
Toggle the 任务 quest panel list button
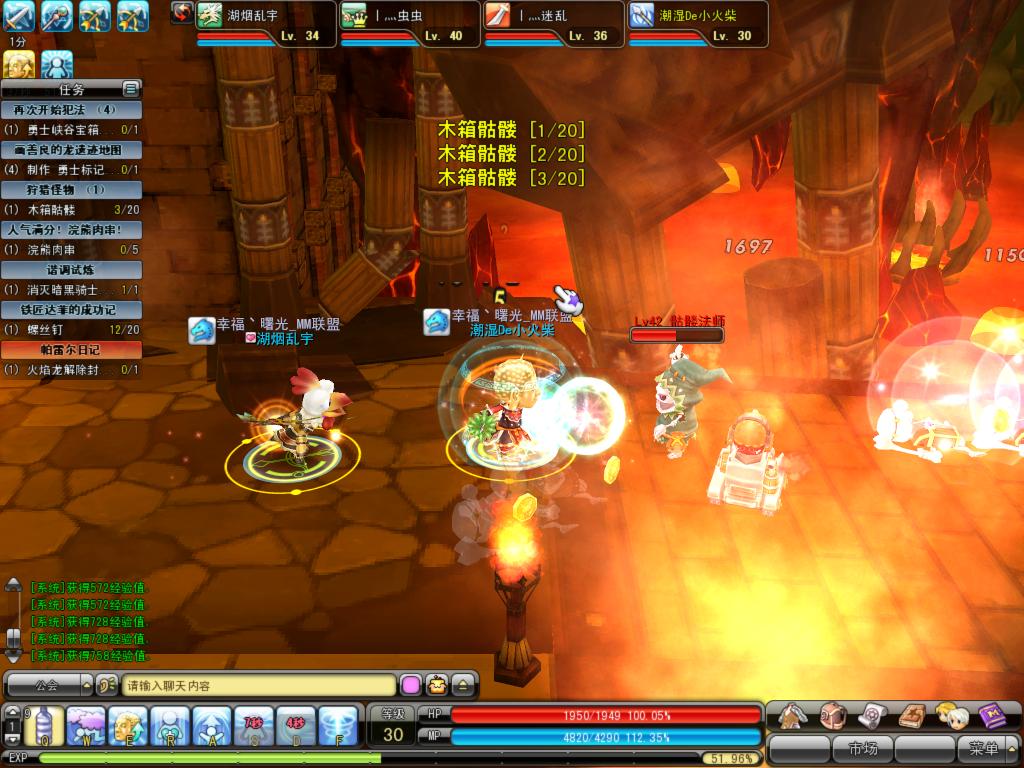131,89
